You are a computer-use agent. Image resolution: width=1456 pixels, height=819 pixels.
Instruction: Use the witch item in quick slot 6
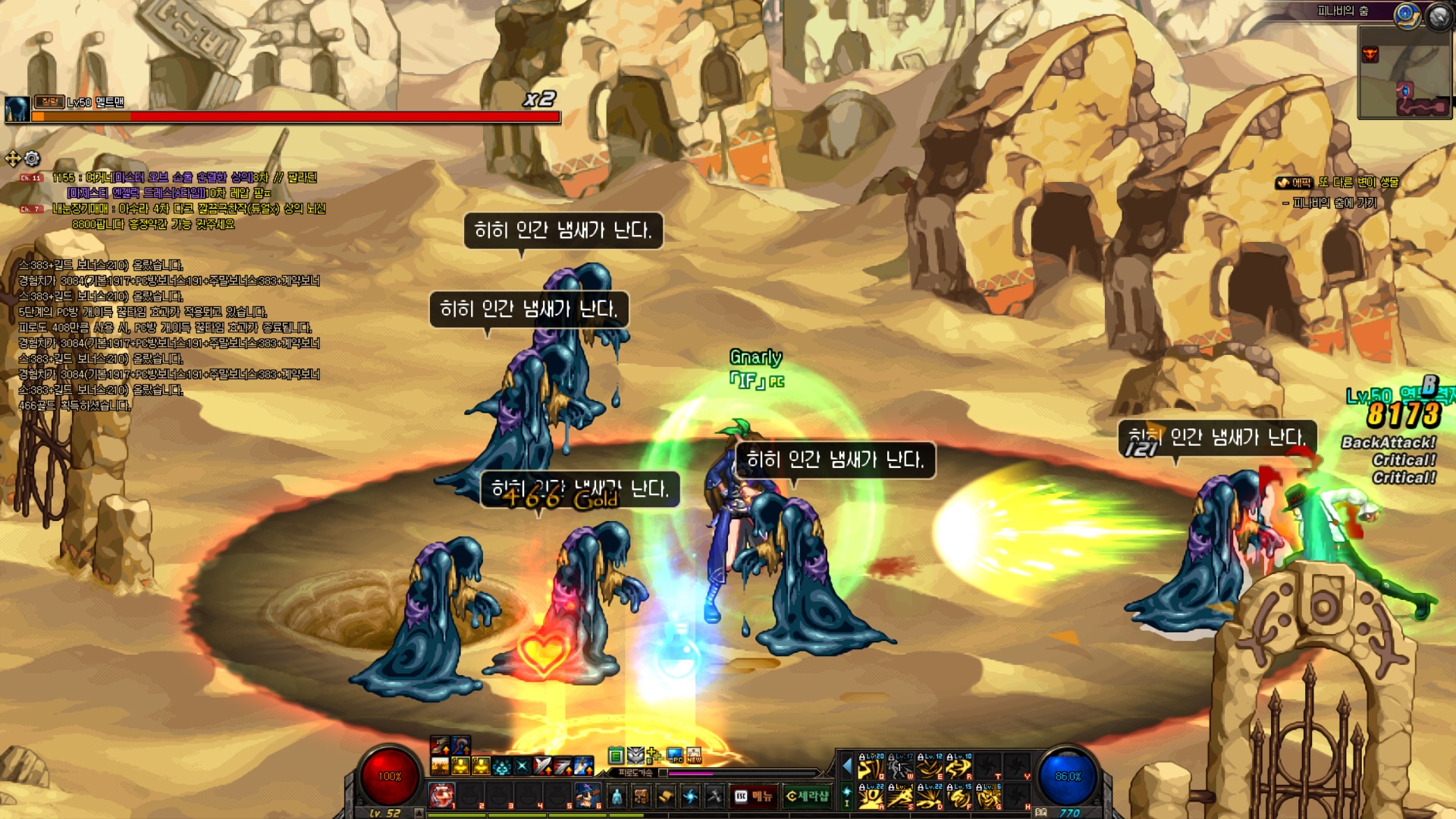click(587, 795)
